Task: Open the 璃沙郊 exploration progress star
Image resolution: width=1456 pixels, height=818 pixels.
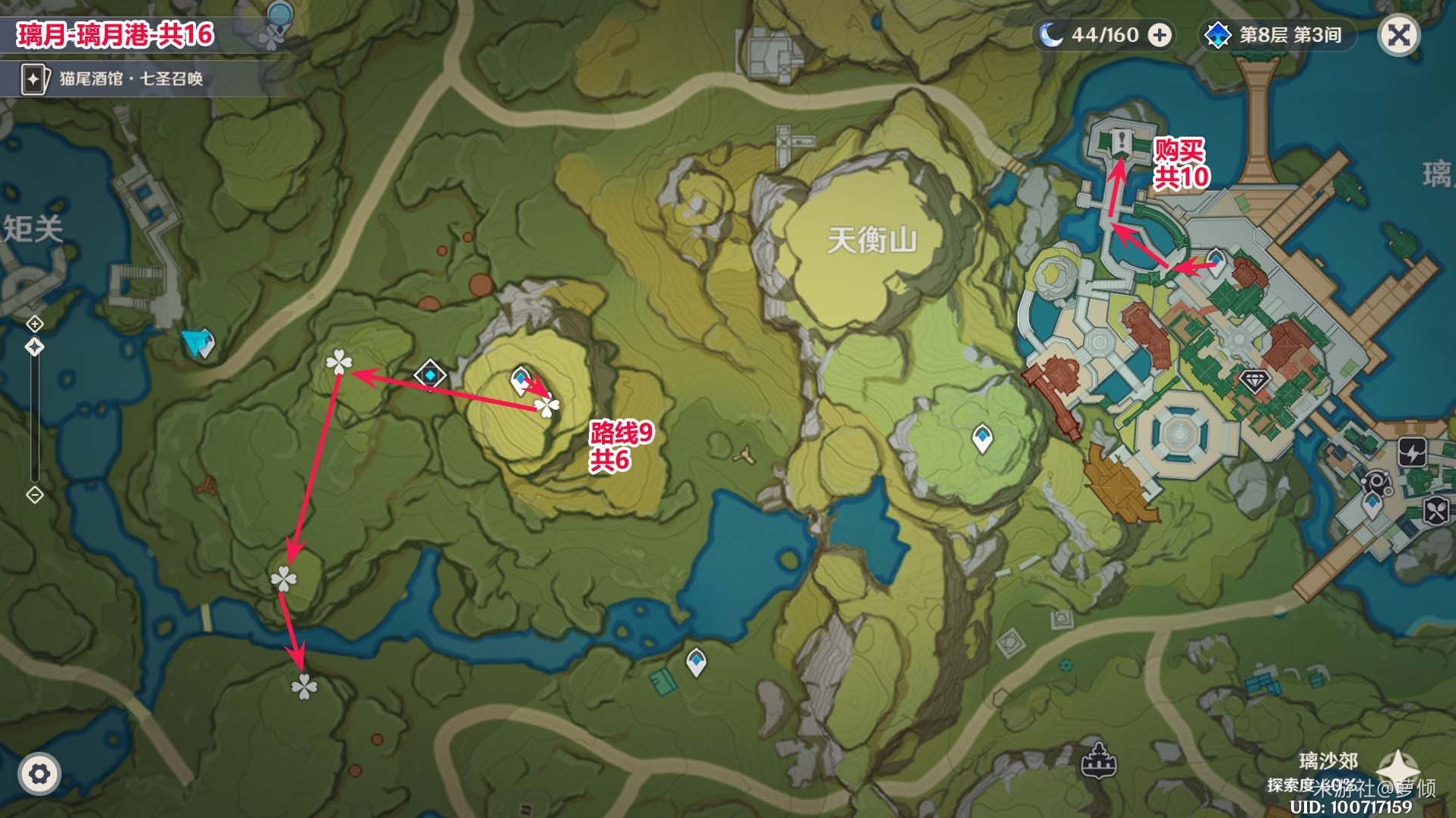Action: tap(1398, 768)
